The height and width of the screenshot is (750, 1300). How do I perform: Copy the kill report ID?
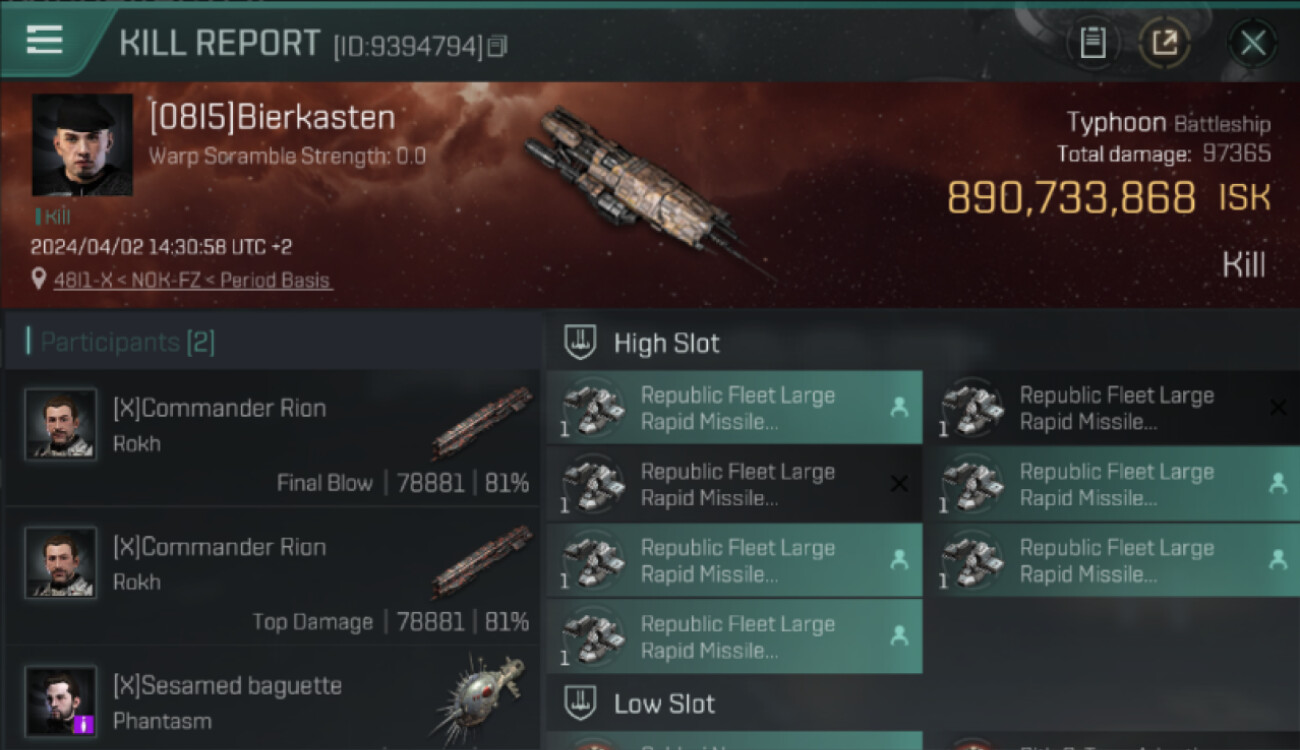click(x=497, y=46)
